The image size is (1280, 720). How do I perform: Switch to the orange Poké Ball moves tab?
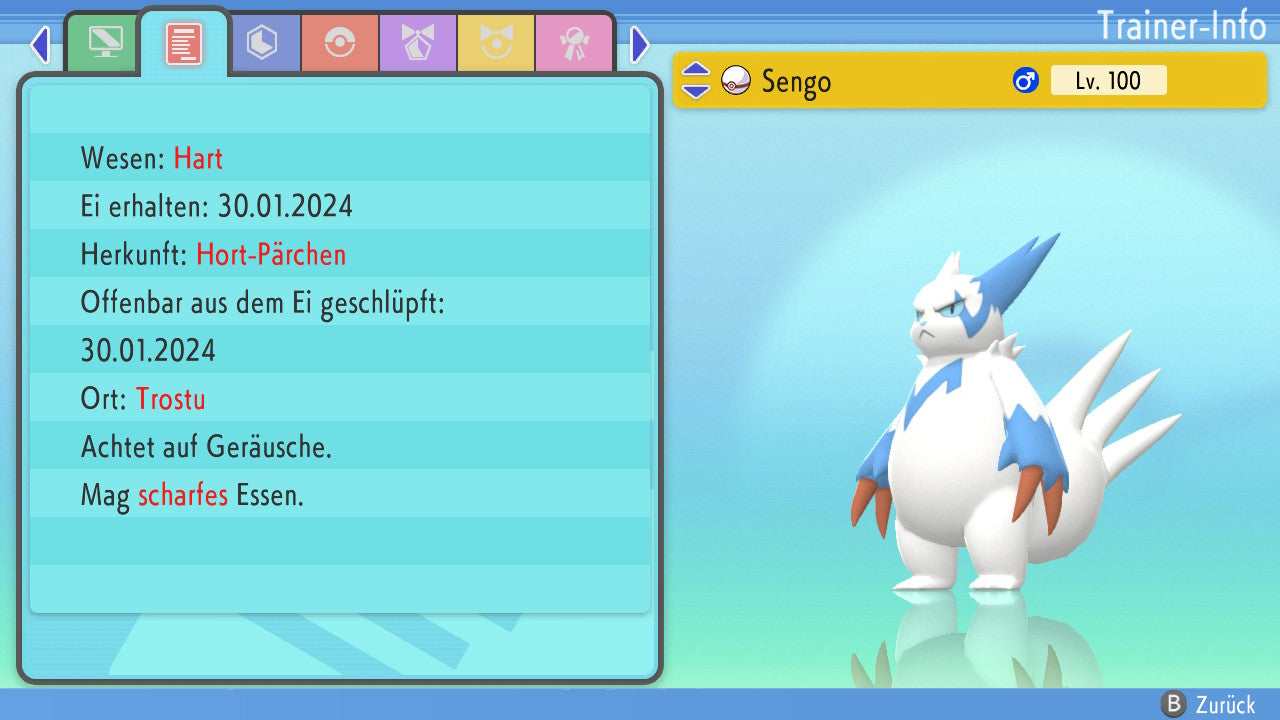[340, 44]
